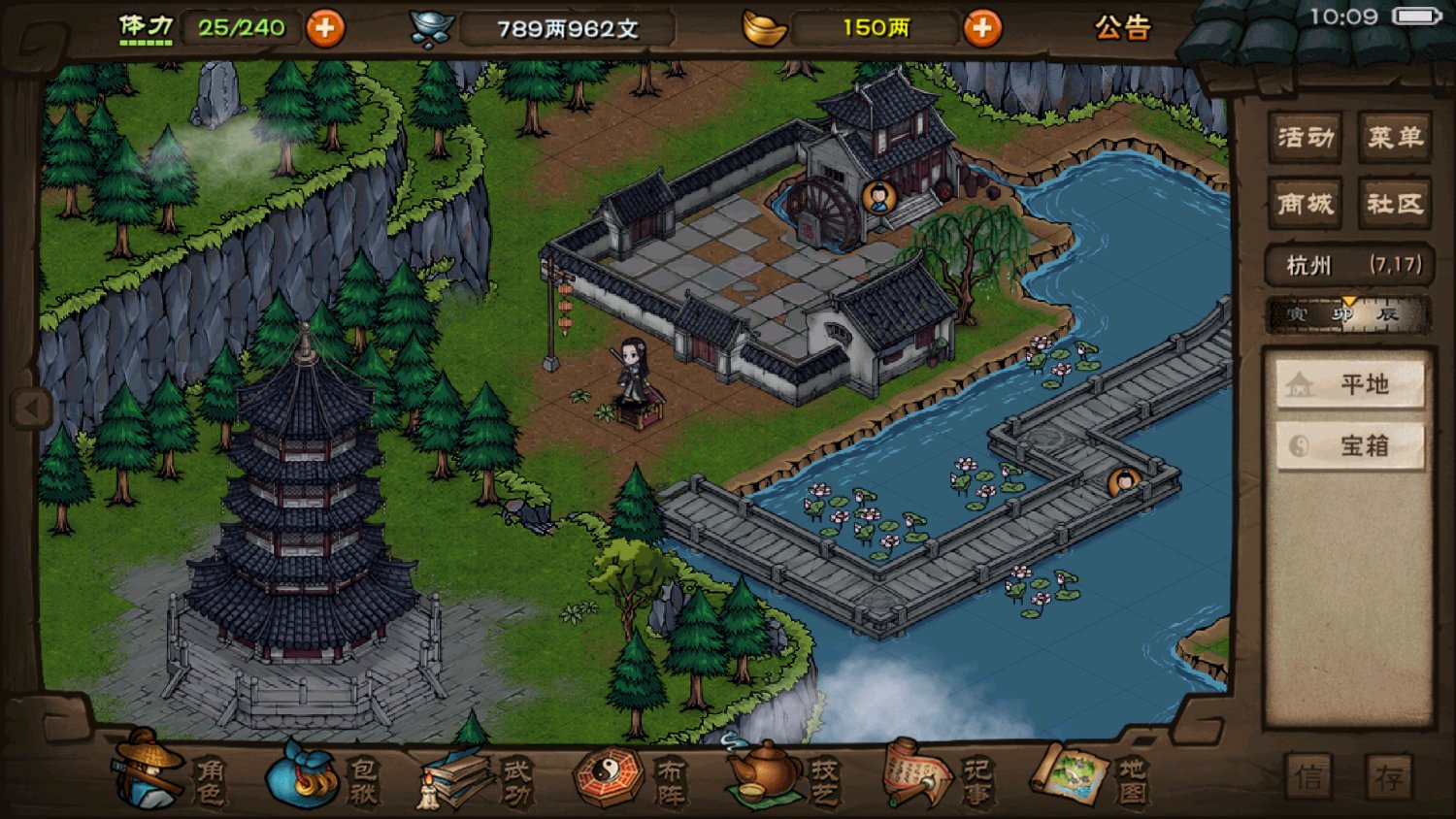Open the 角色 character sheet
Screen dimensions: 1456x819
[170, 773]
